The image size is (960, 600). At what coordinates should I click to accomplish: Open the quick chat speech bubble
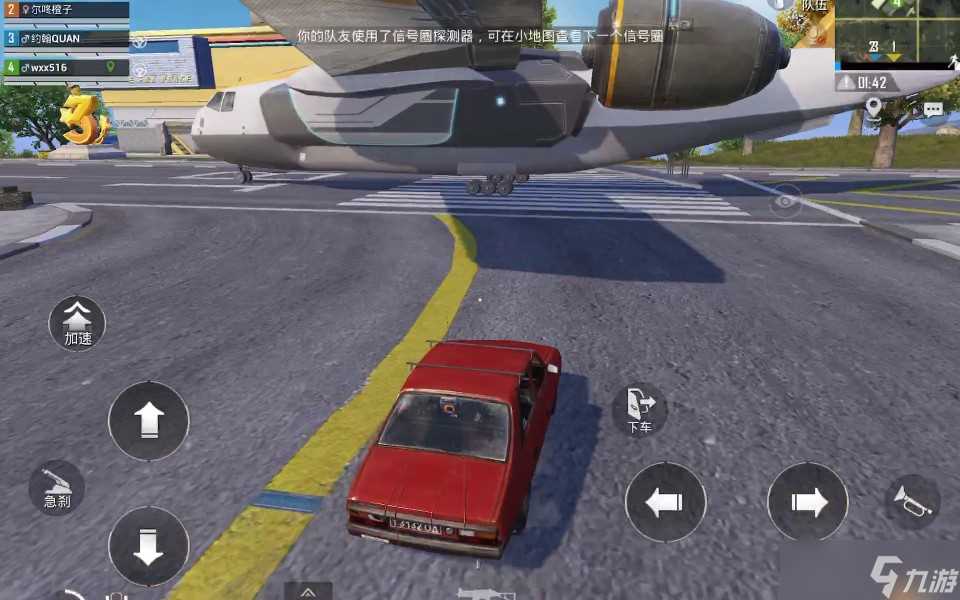(933, 108)
